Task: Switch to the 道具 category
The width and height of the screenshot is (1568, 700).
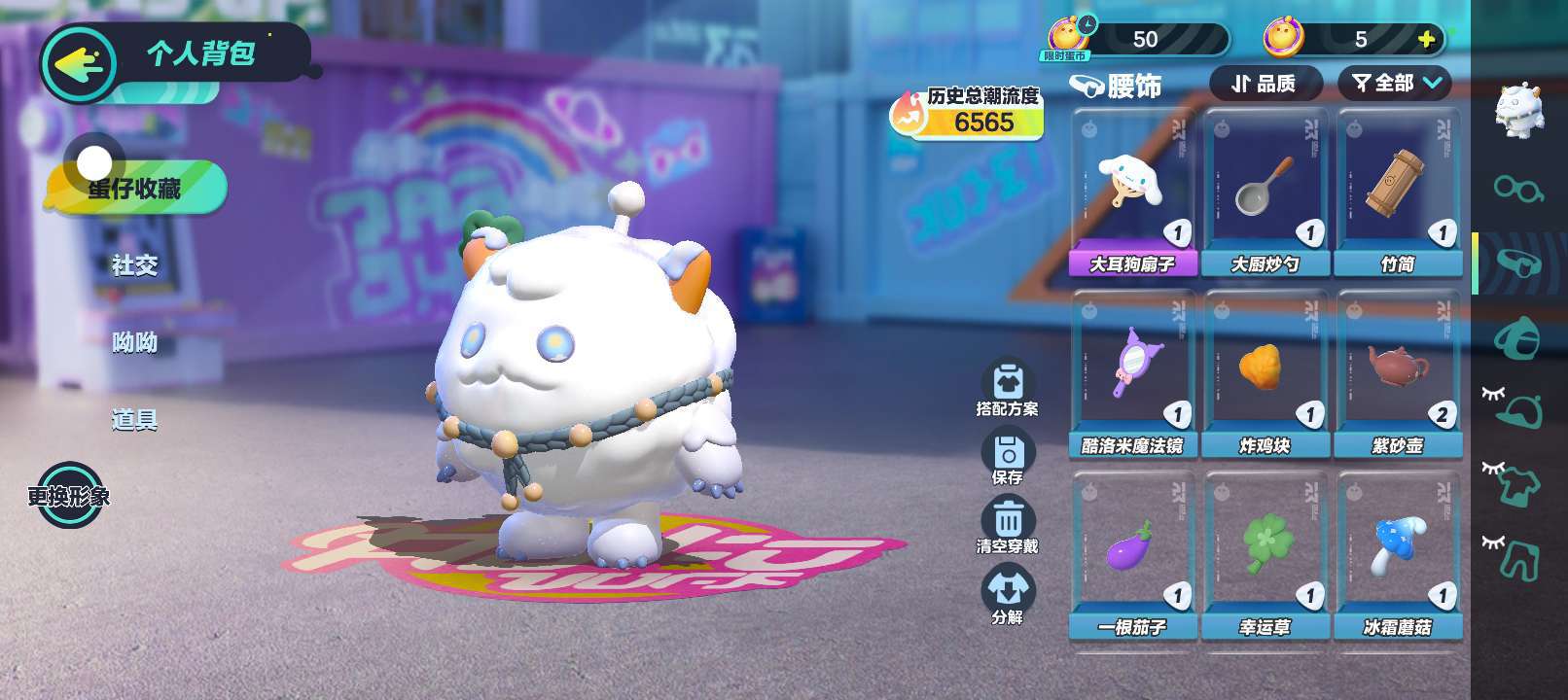Action: [134, 420]
